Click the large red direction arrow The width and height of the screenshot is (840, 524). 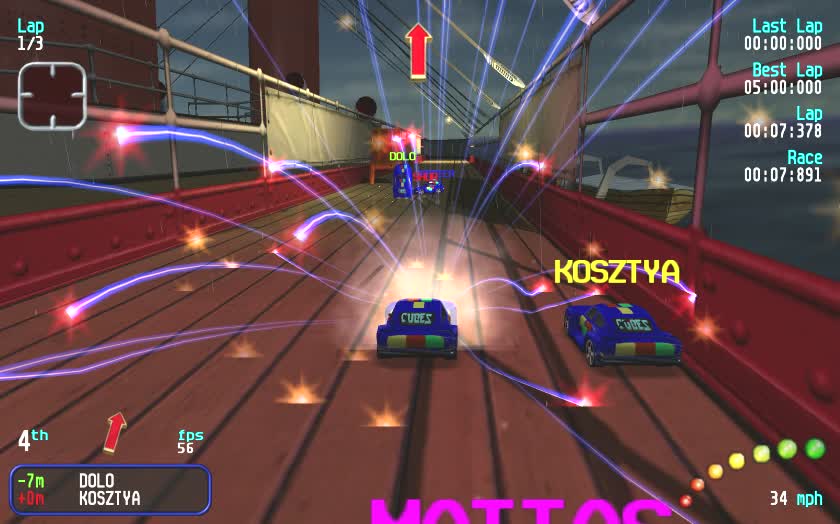click(418, 49)
